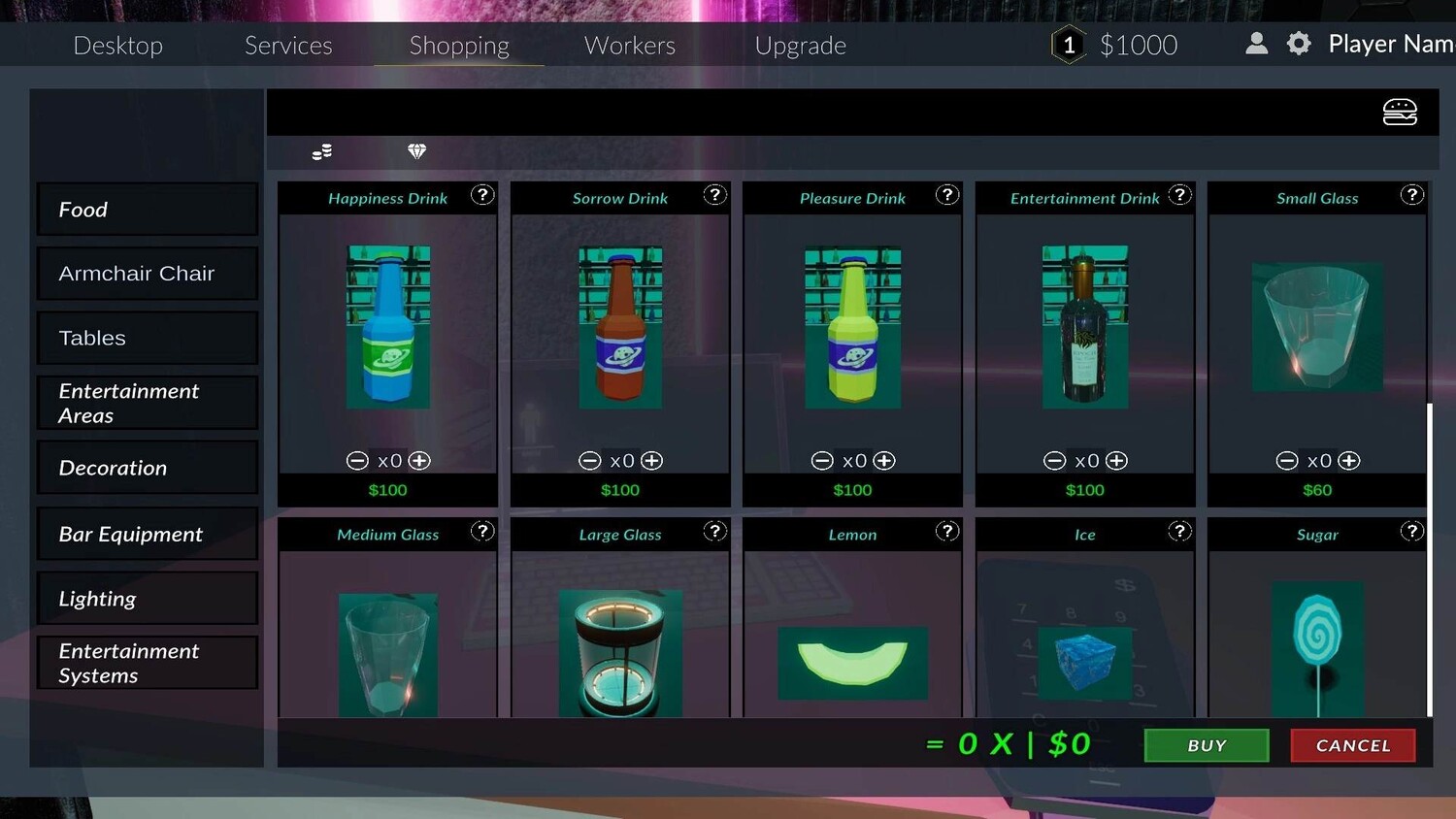Image resolution: width=1456 pixels, height=819 pixels.
Task: Cancel the shopping order
Action: tap(1352, 745)
